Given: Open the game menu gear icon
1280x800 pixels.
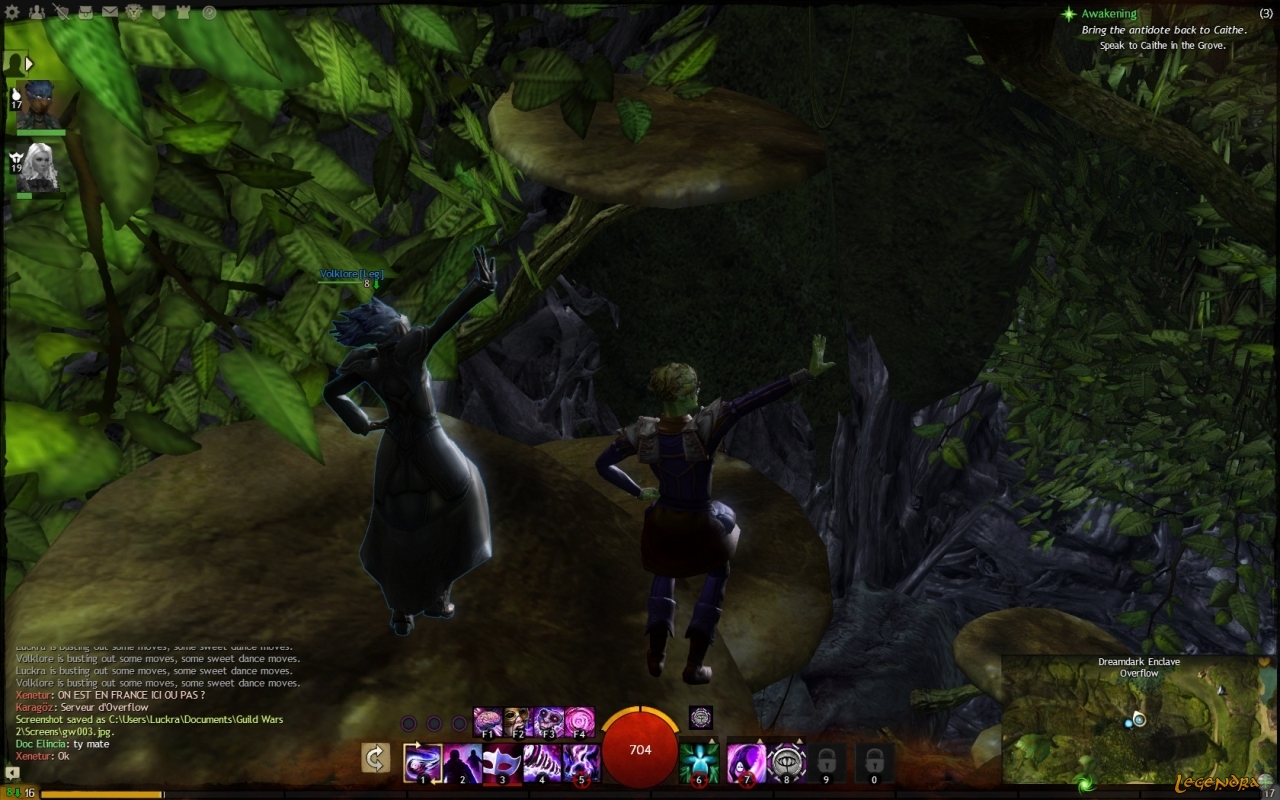Looking at the screenshot, I should coord(13,13).
